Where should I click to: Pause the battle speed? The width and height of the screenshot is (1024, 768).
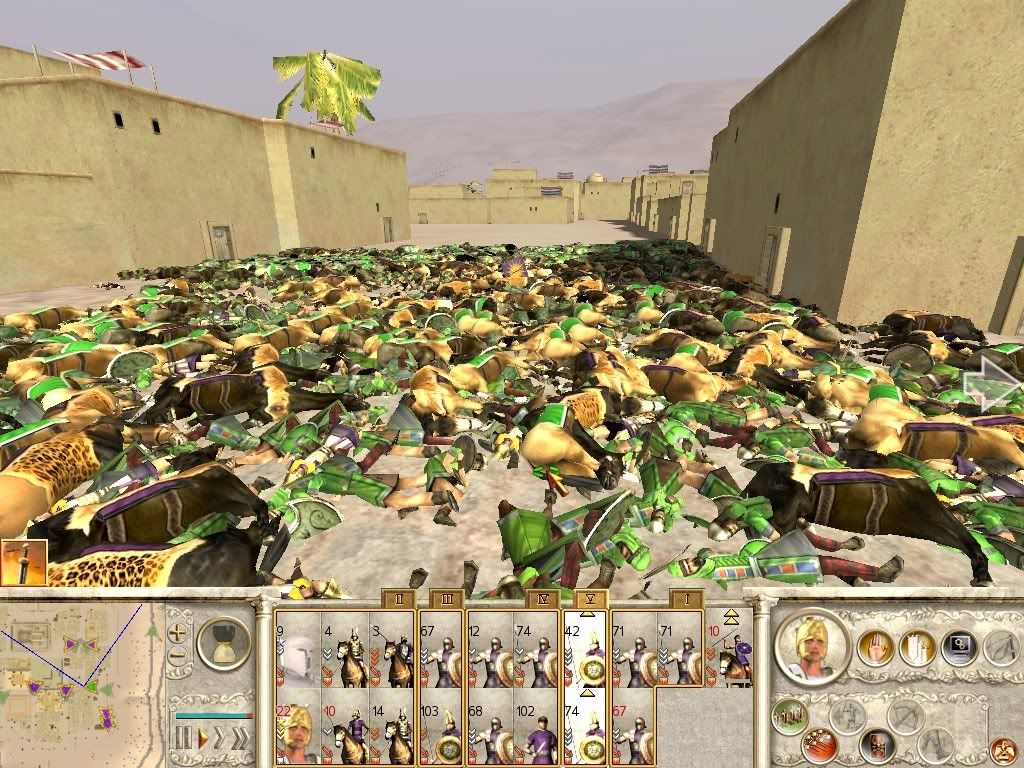[x=183, y=739]
